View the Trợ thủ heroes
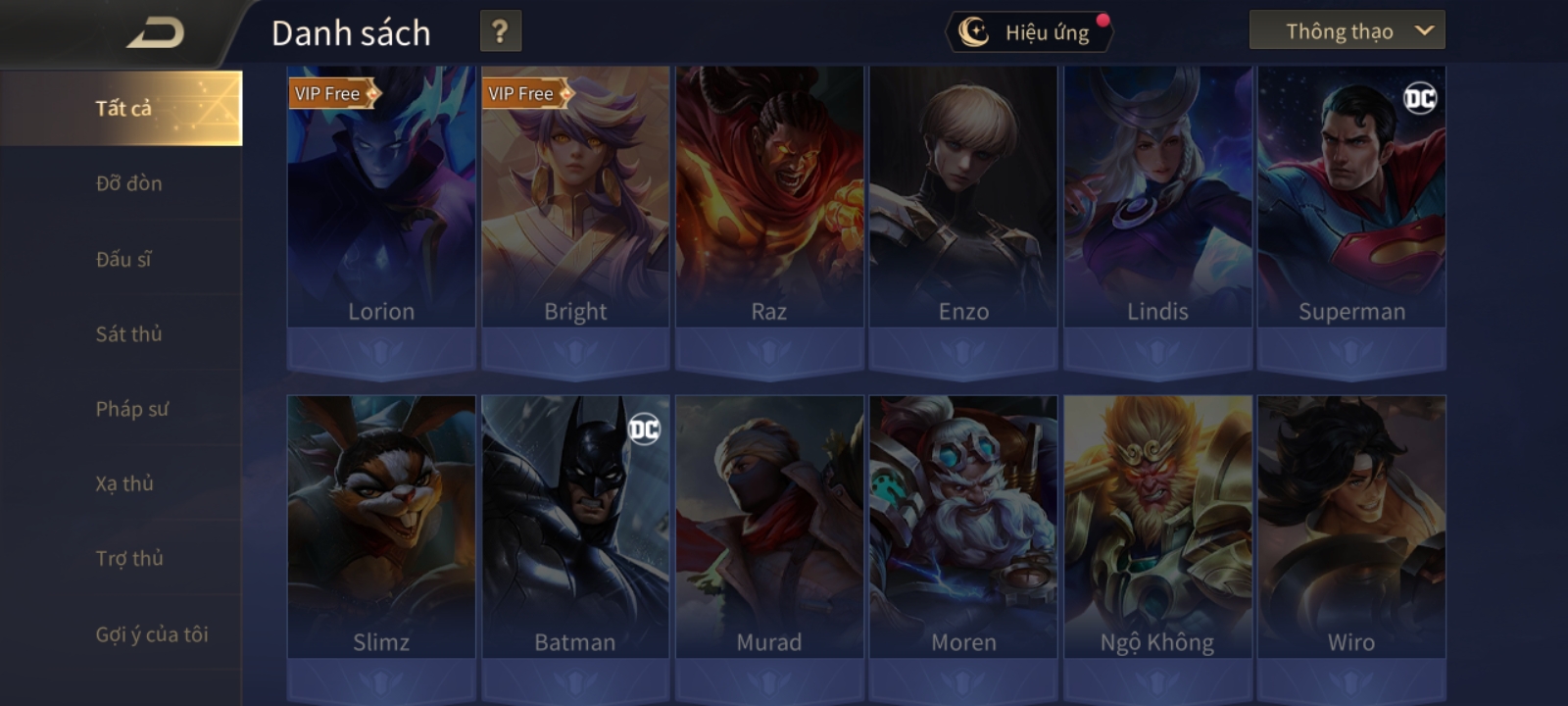The width and height of the screenshot is (1568, 706). point(129,559)
